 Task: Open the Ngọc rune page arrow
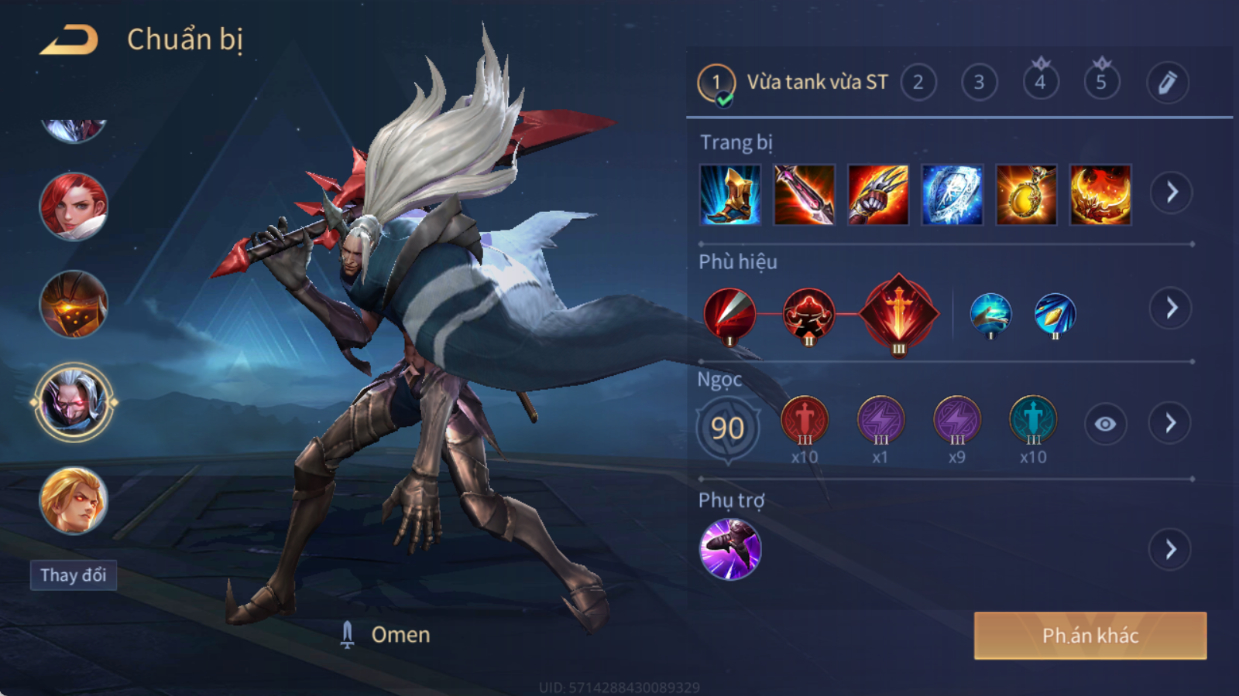coord(1170,424)
